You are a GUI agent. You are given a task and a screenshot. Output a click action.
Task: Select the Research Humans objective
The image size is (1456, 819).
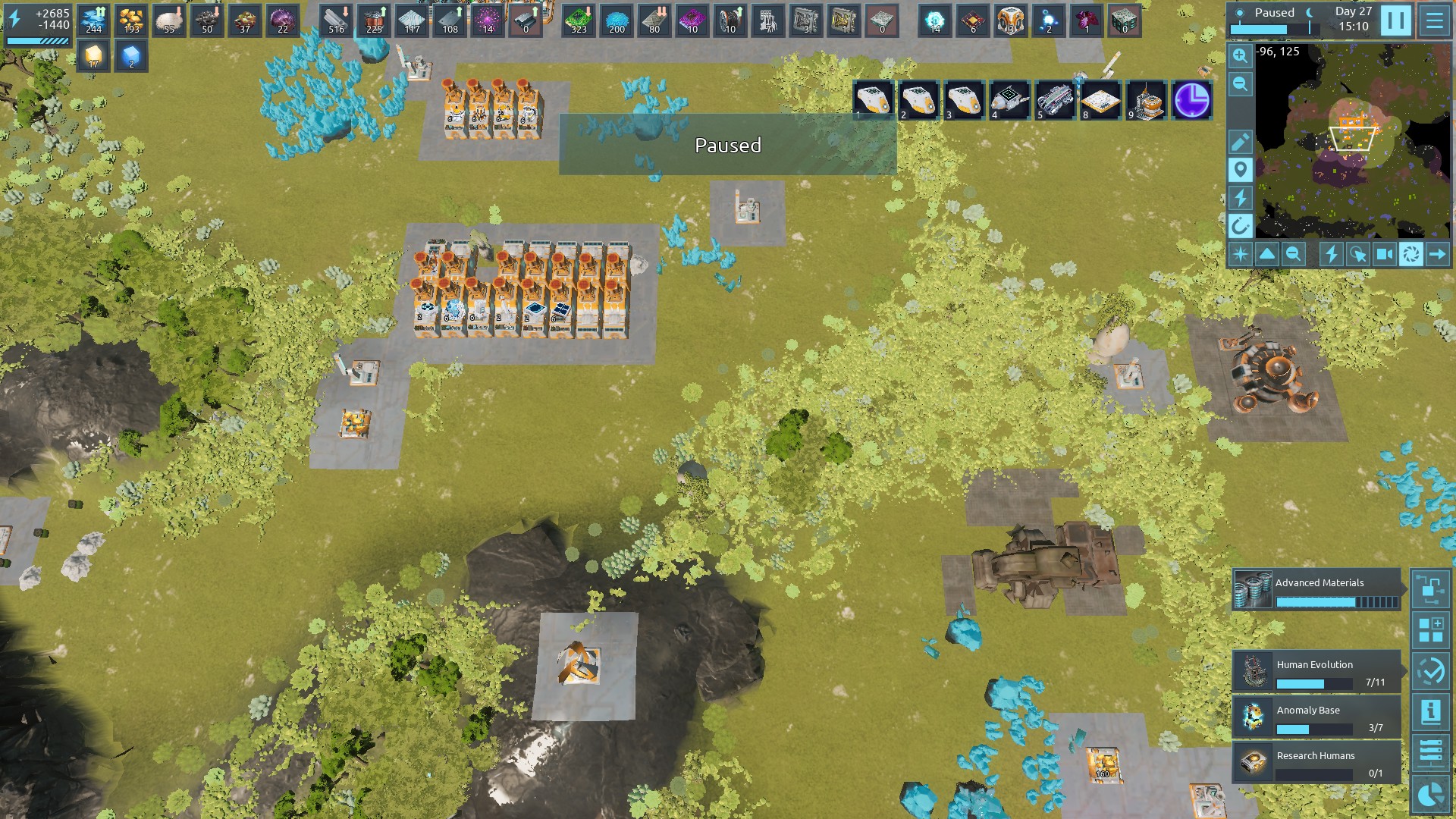1316,762
